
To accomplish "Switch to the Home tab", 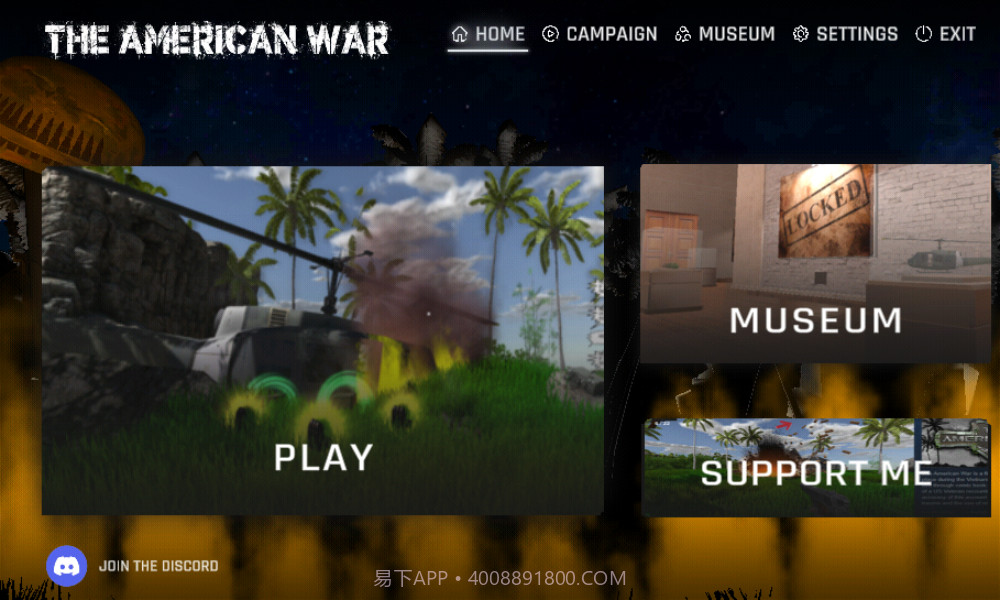I will coord(488,34).
